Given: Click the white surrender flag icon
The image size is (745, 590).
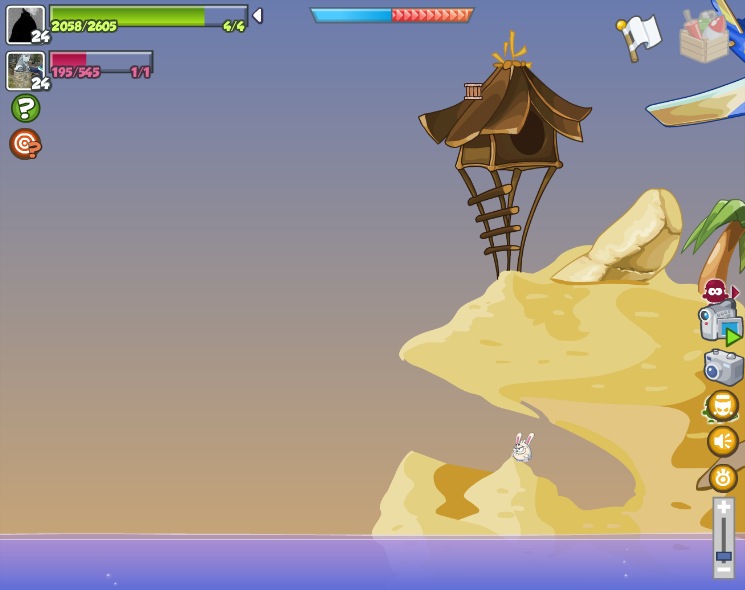Looking at the screenshot, I should [638, 37].
